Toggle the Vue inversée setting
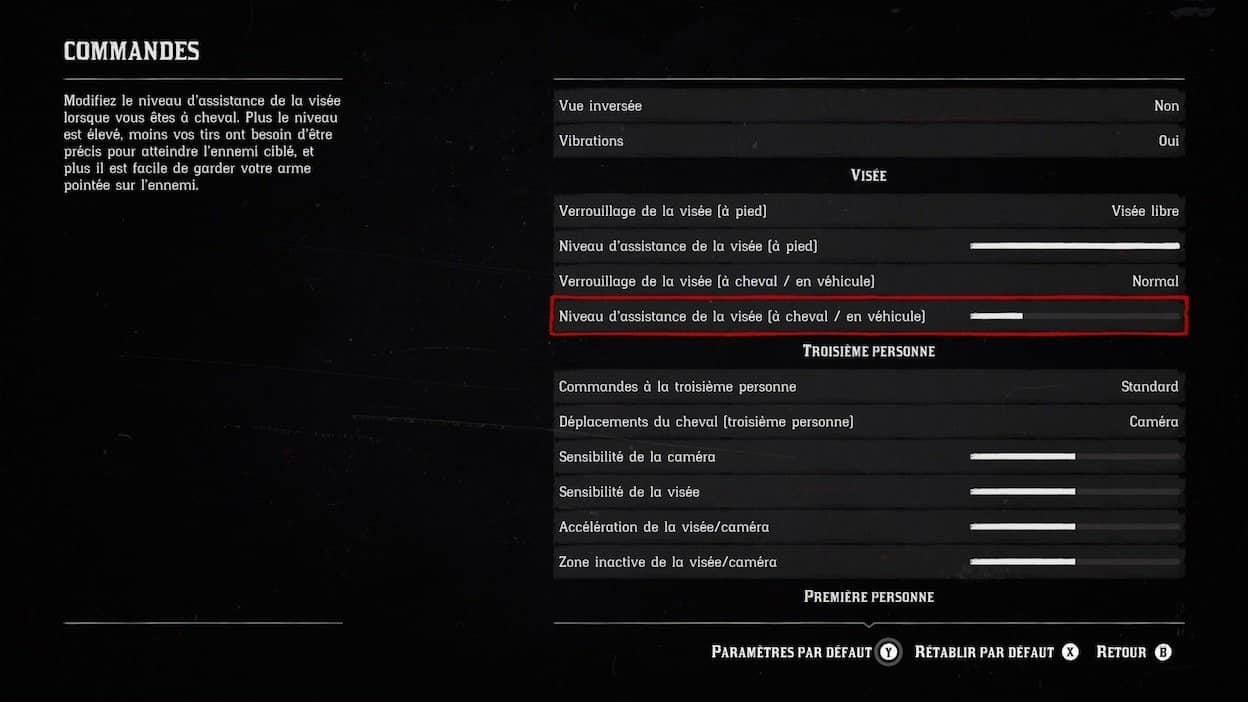Screen dimensions: 1248x702 click(868, 106)
